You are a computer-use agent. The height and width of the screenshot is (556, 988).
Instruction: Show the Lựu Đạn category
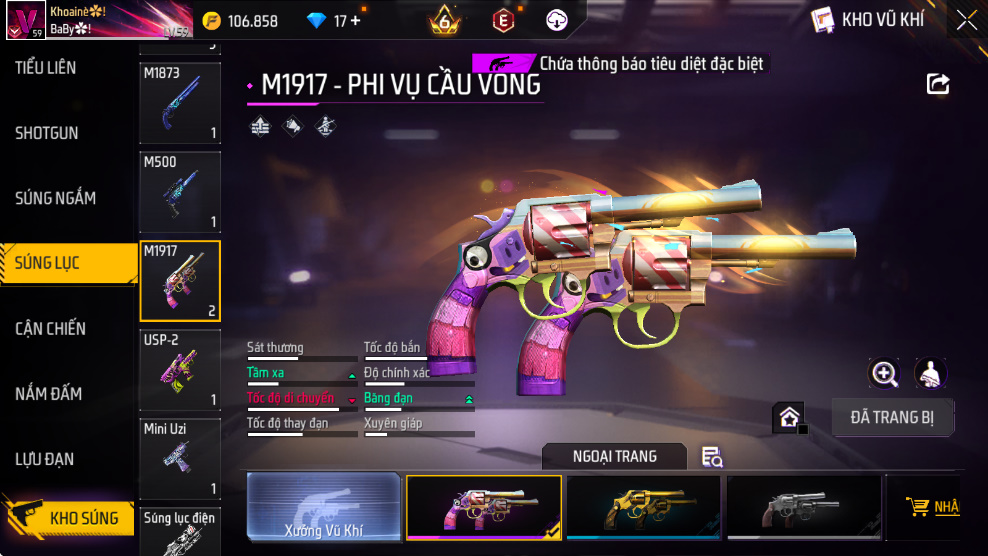pos(46,459)
